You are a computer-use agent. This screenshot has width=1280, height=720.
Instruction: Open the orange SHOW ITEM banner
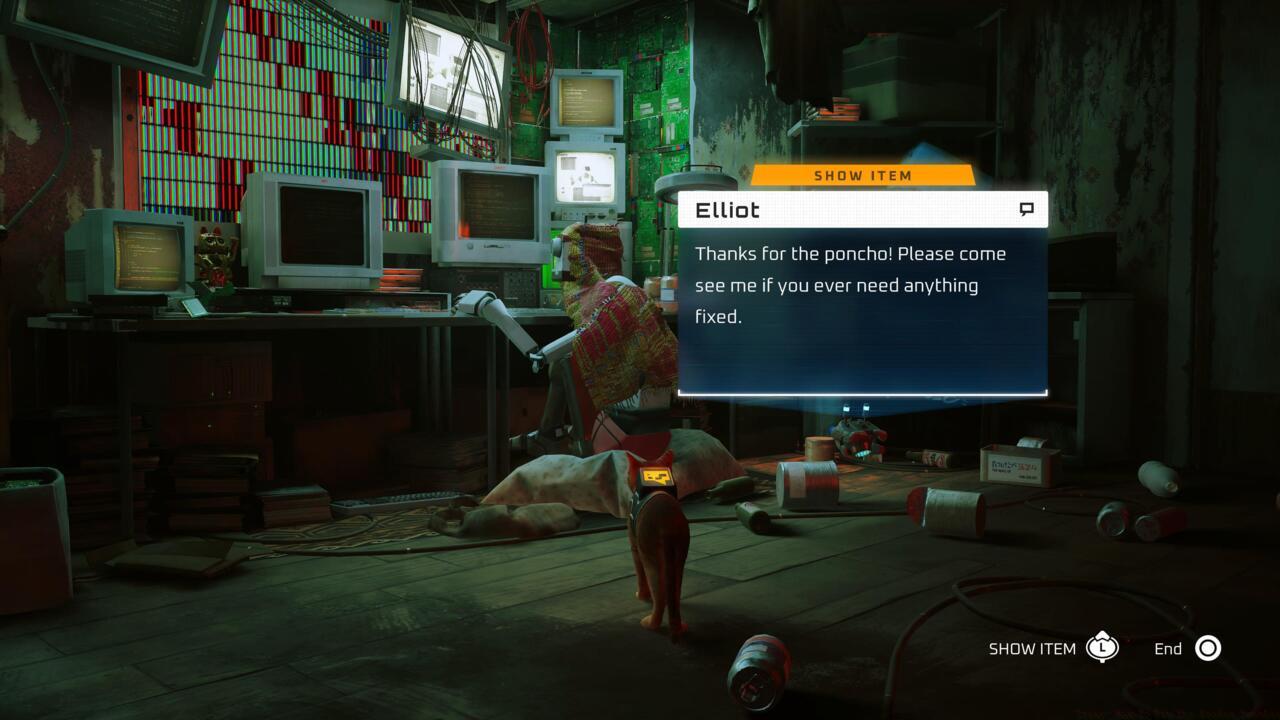(864, 175)
